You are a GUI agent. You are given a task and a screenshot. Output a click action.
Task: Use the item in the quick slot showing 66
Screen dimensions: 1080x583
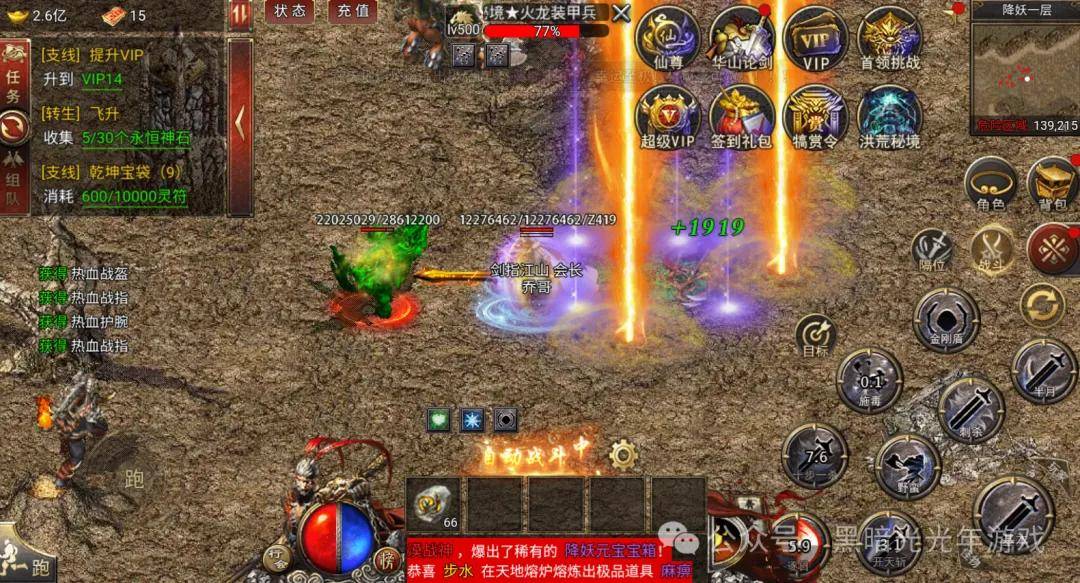435,503
